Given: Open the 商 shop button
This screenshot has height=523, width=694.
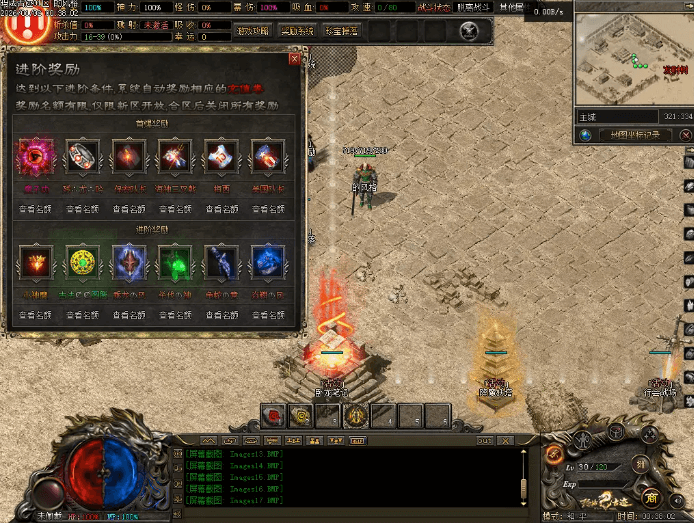Looking at the screenshot, I should 650,496.
